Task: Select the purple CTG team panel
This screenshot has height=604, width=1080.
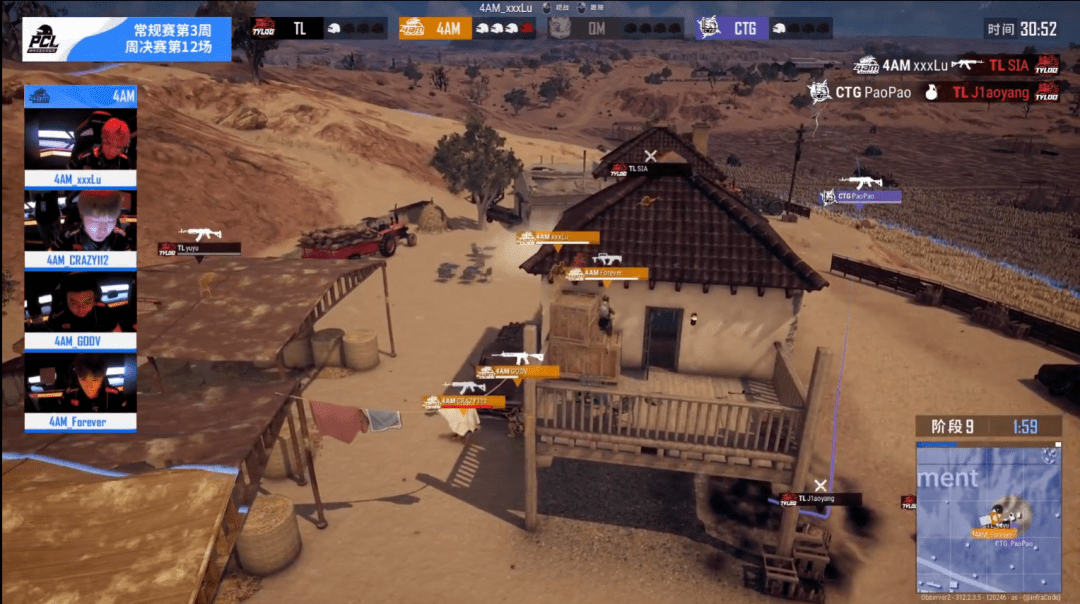Action: (764, 28)
